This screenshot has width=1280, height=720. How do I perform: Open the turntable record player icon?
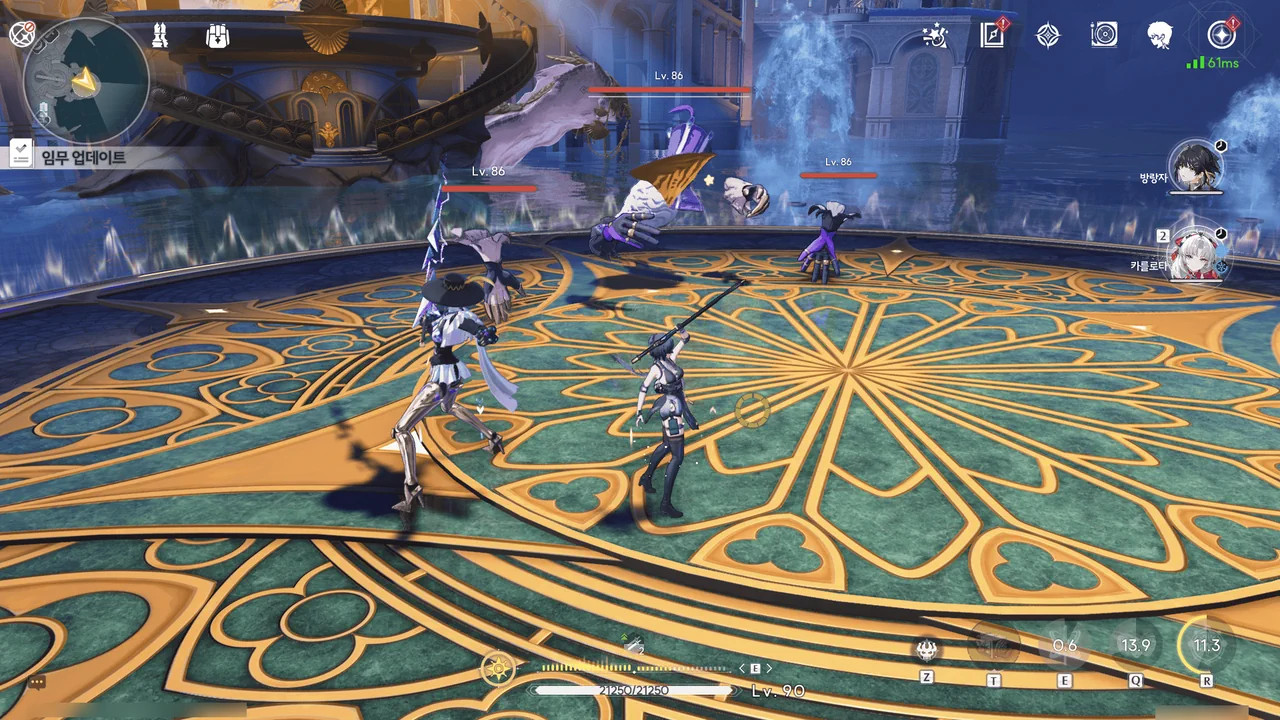coord(1104,36)
